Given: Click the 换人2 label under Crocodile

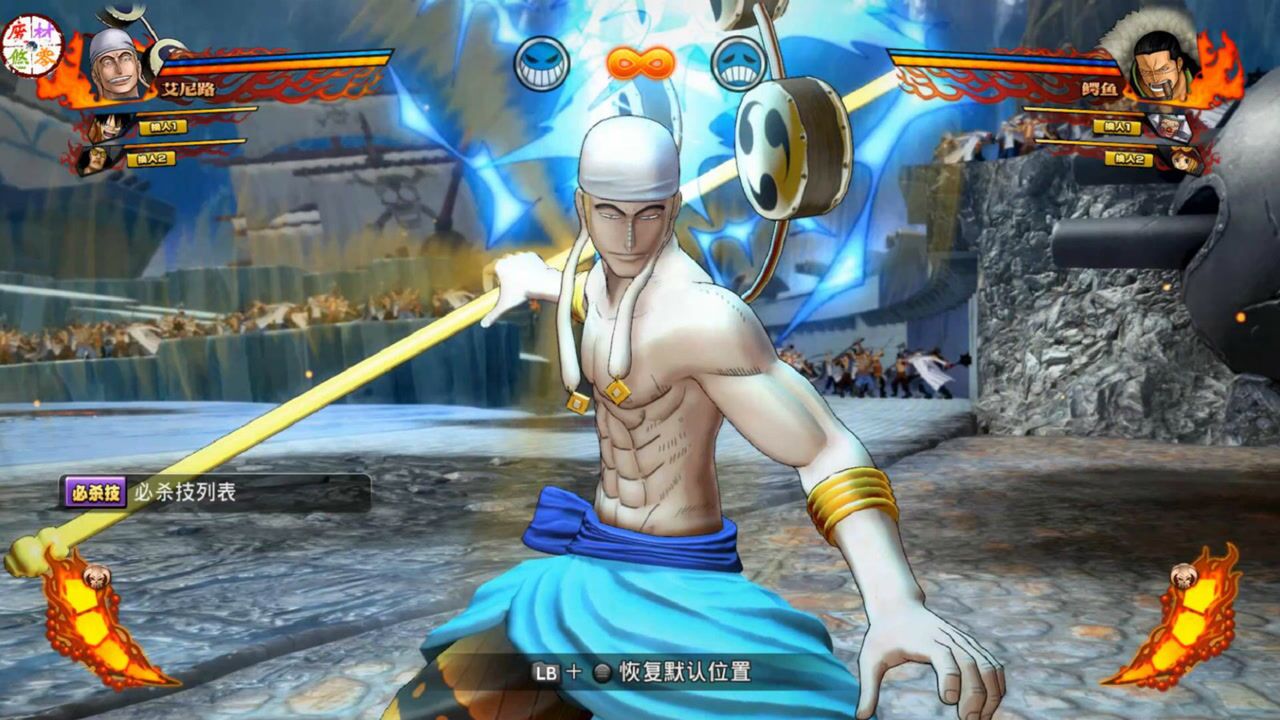Looking at the screenshot, I should point(1128,158).
